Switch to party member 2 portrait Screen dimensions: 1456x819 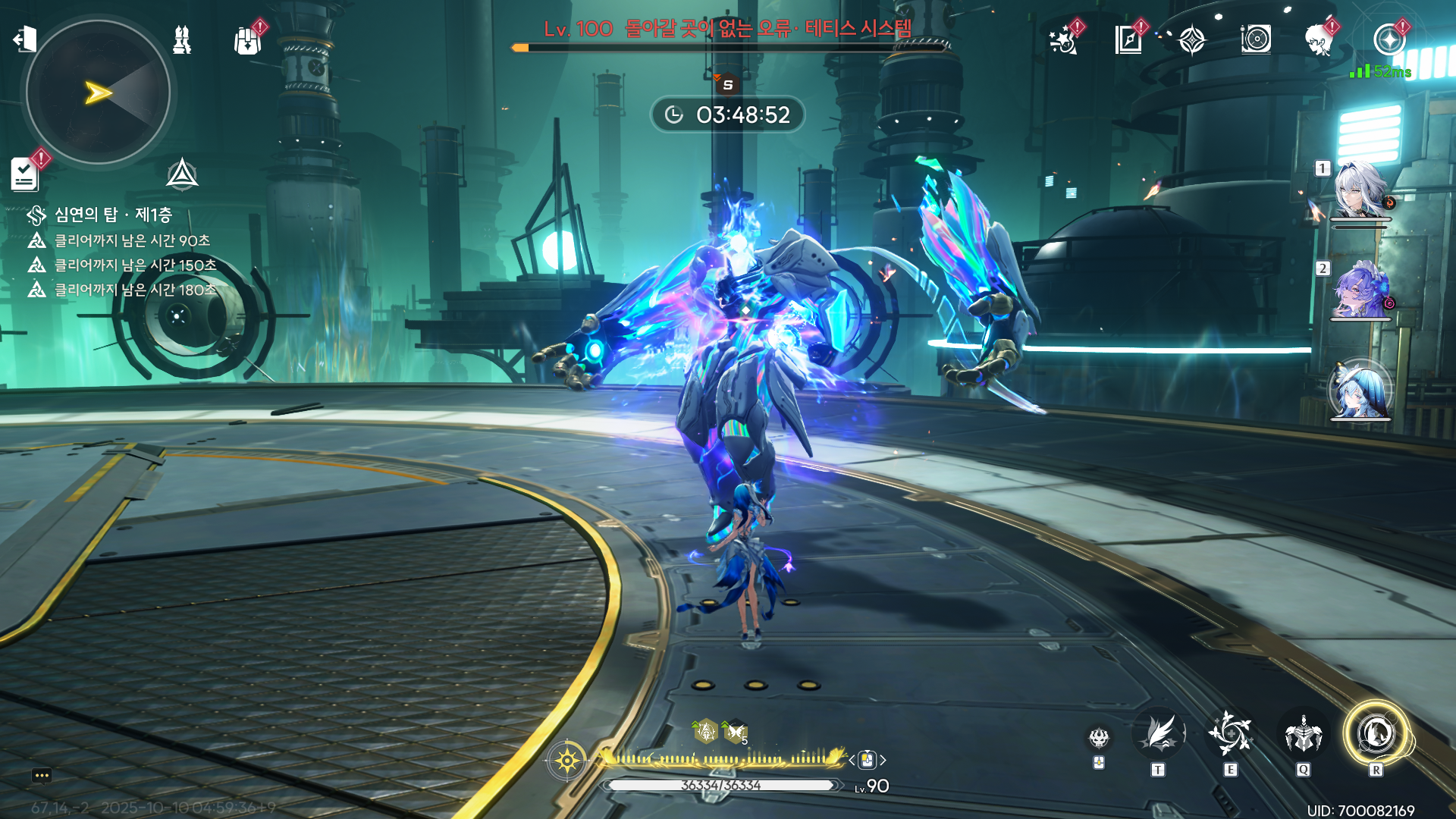tap(1360, 291)
